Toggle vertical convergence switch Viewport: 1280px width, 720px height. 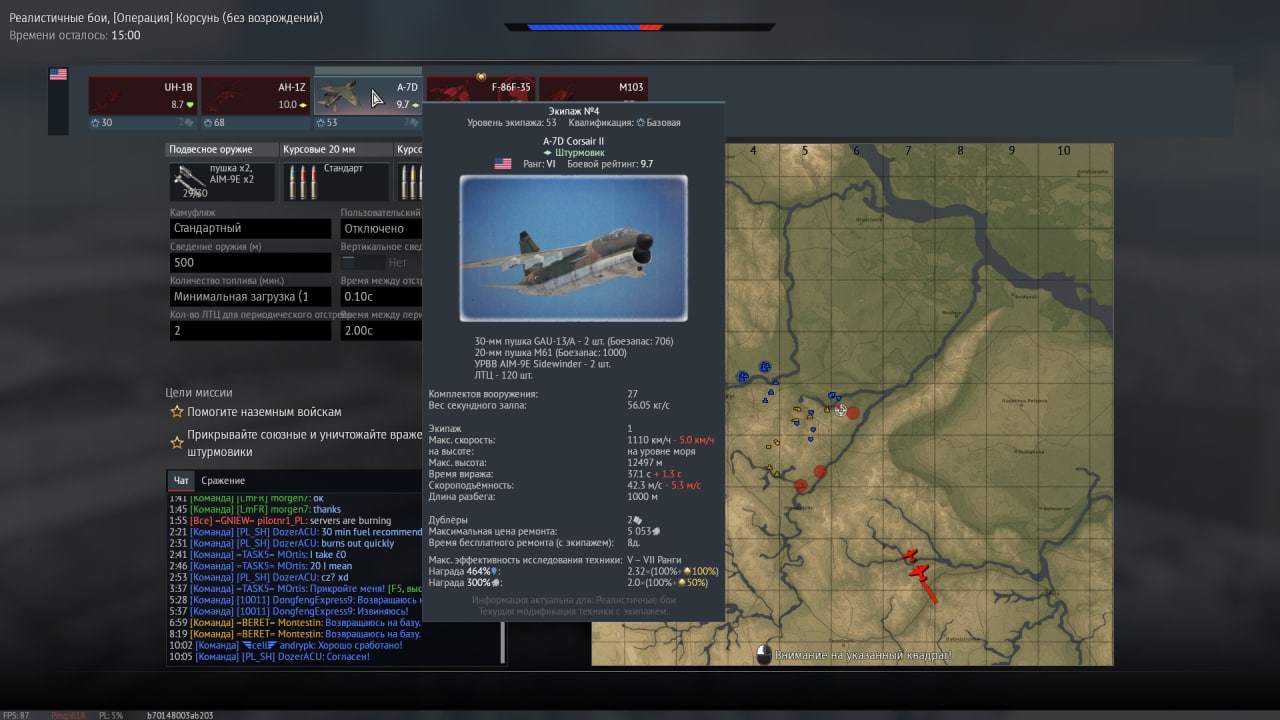(362, 263)
